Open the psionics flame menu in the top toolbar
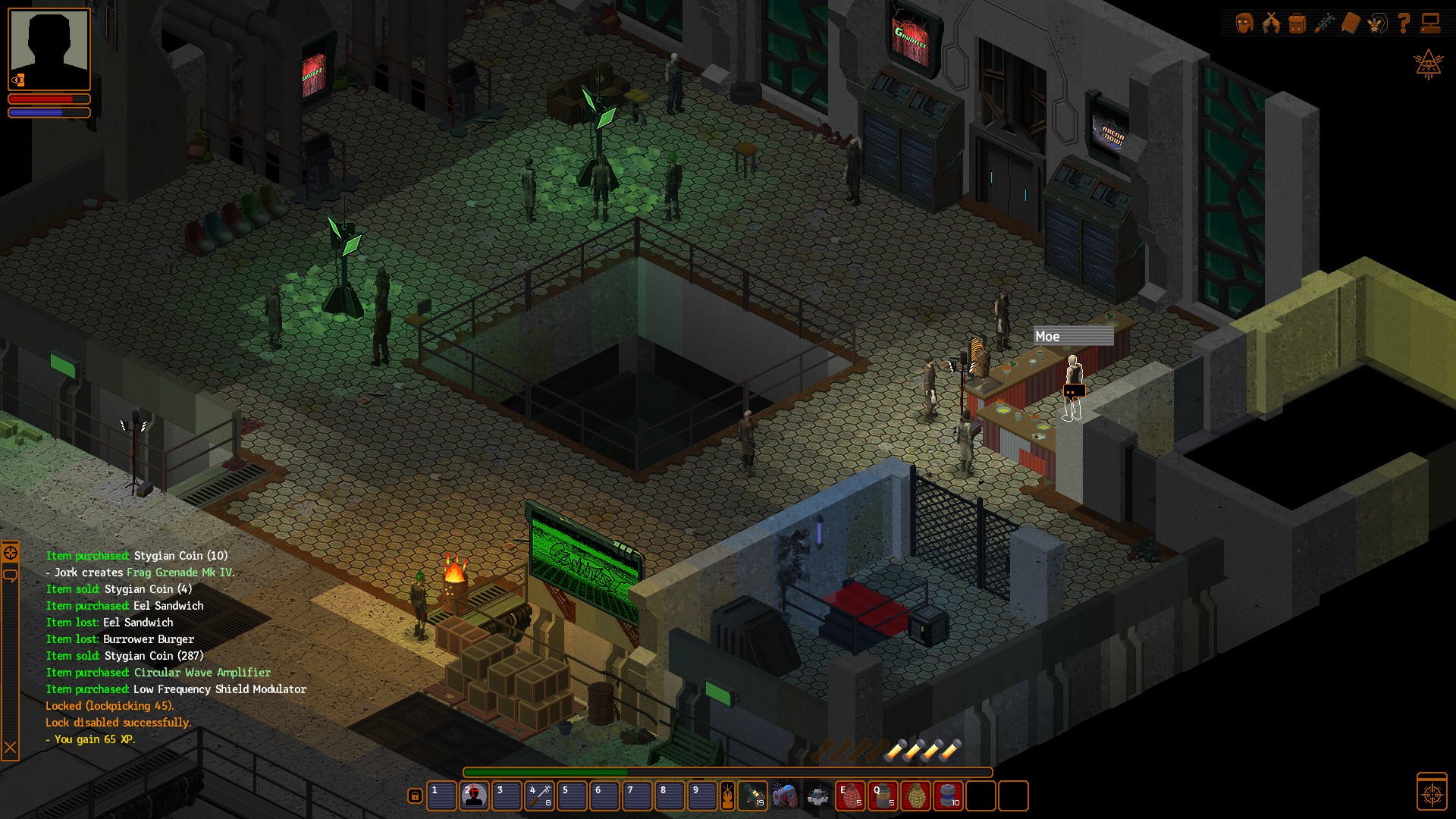The height and width of the screenshot is (819, 1456). tap(1271, 24)
